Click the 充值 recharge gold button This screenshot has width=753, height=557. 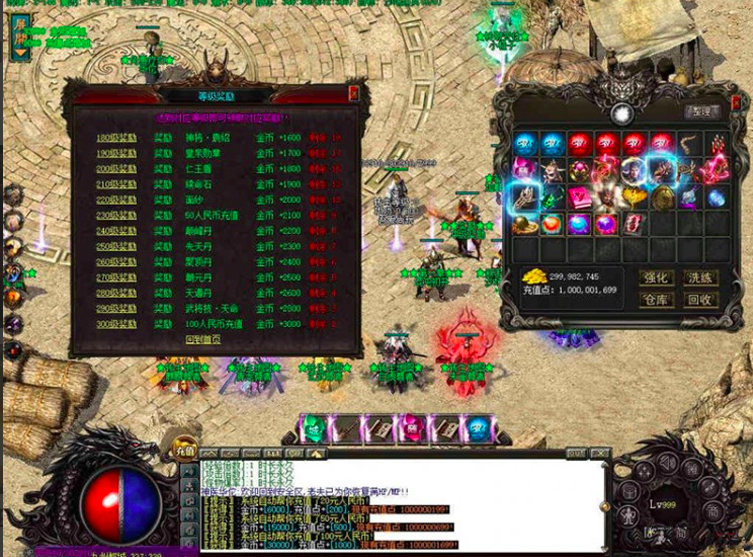tap(184, 449)
